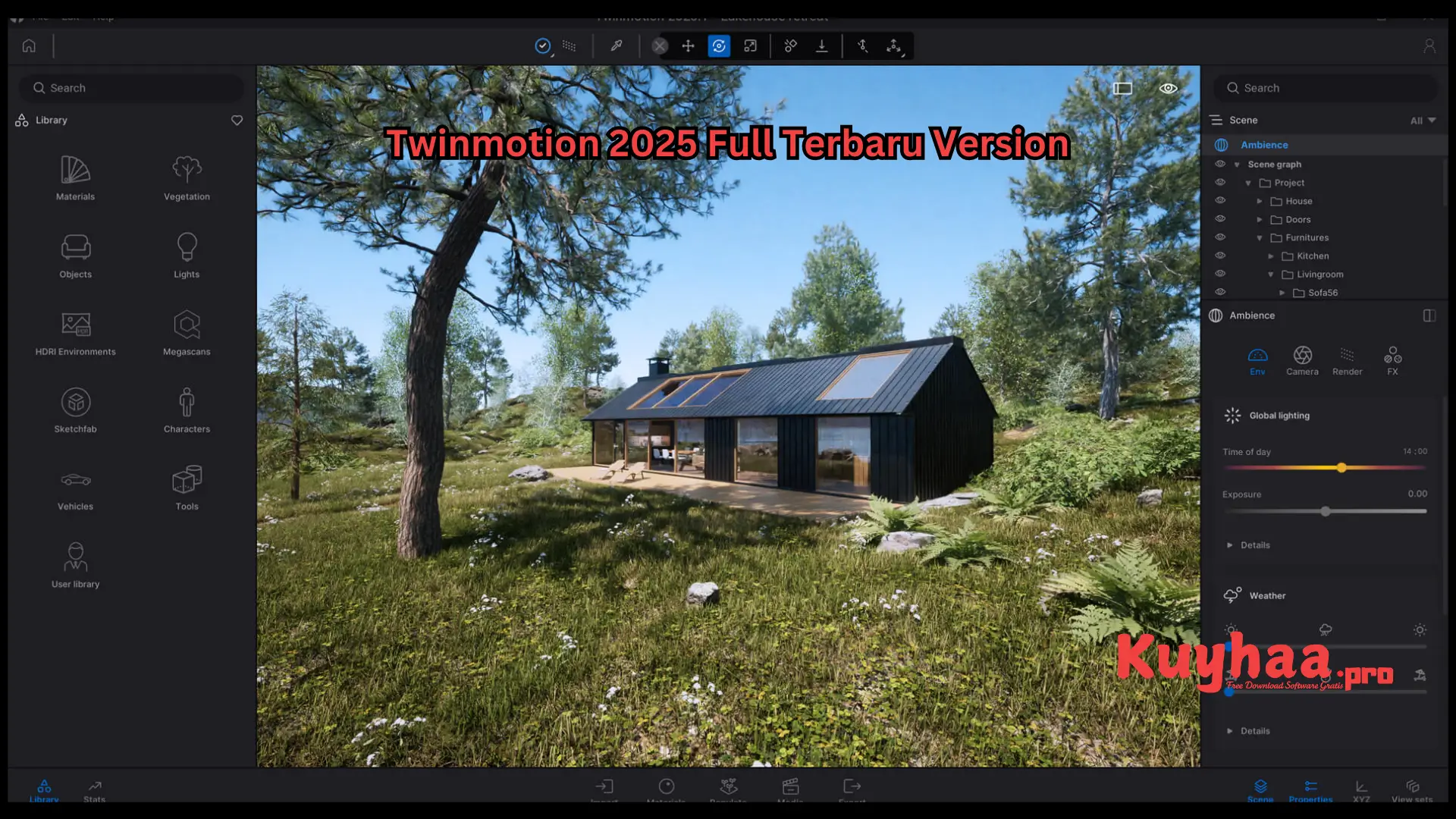Screen dimensions: 1456x819
Task: Select the Rotate tool in the toolbar
Action: click(x=719, y=46)
